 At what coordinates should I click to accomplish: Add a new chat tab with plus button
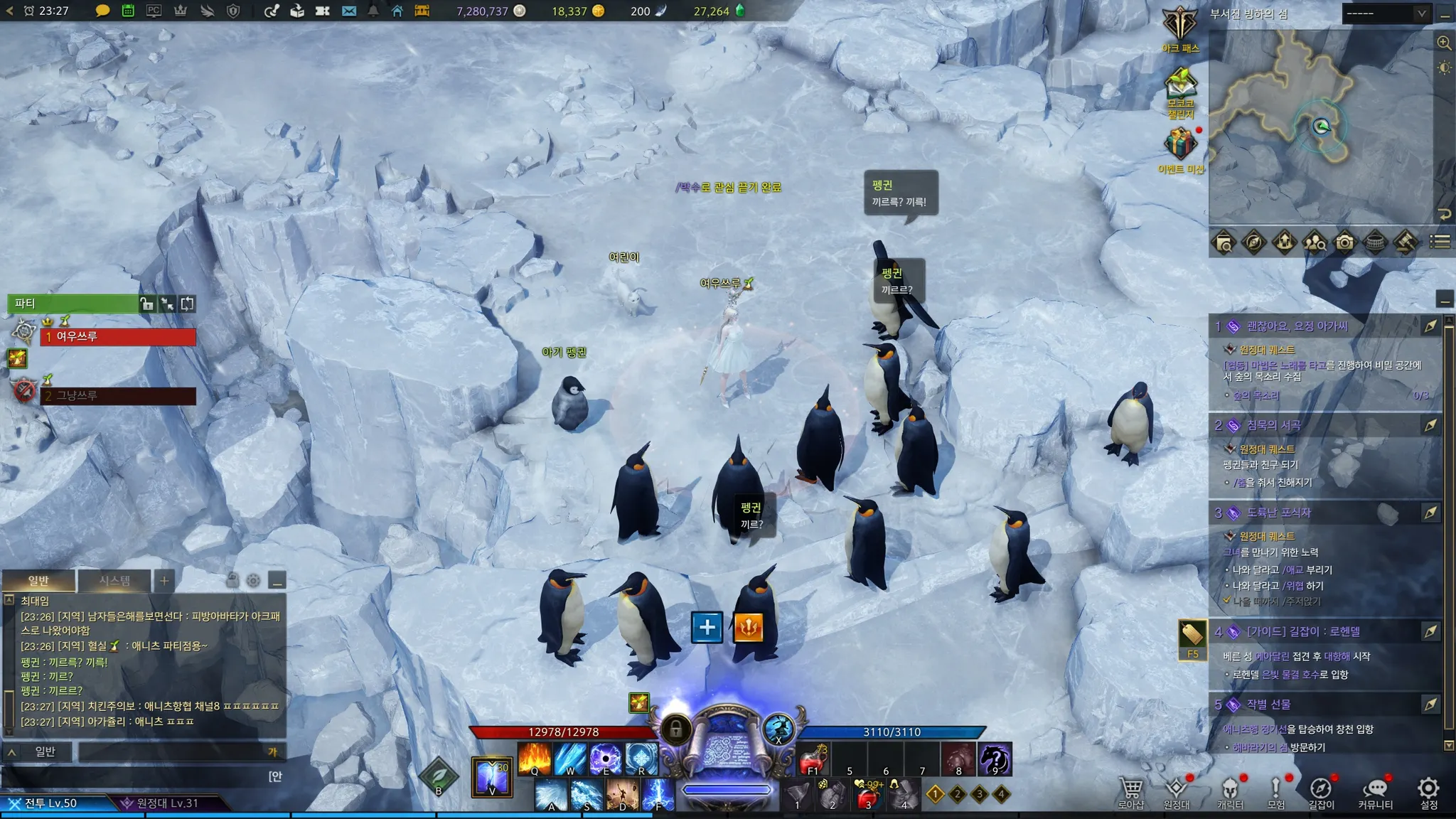click(164, 581)
